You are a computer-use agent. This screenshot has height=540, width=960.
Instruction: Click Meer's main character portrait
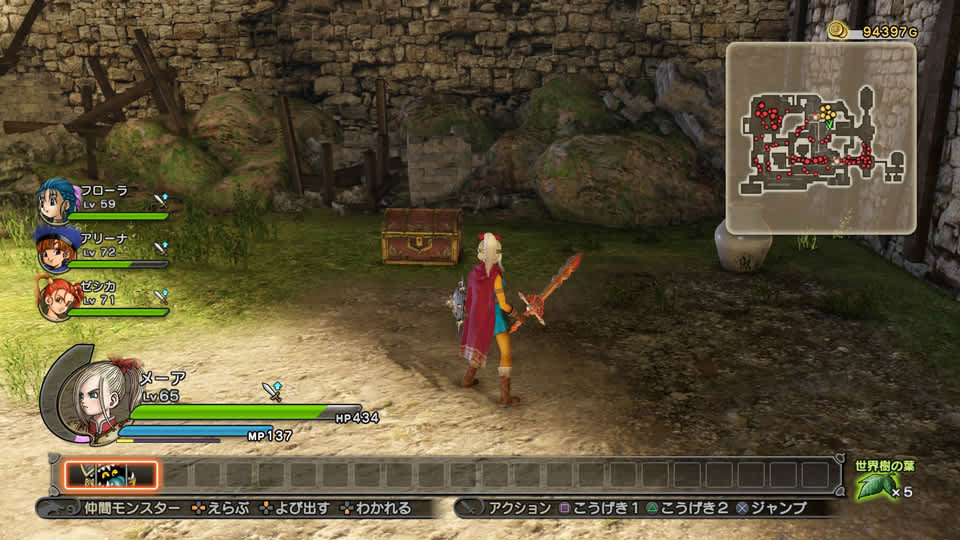88,392
